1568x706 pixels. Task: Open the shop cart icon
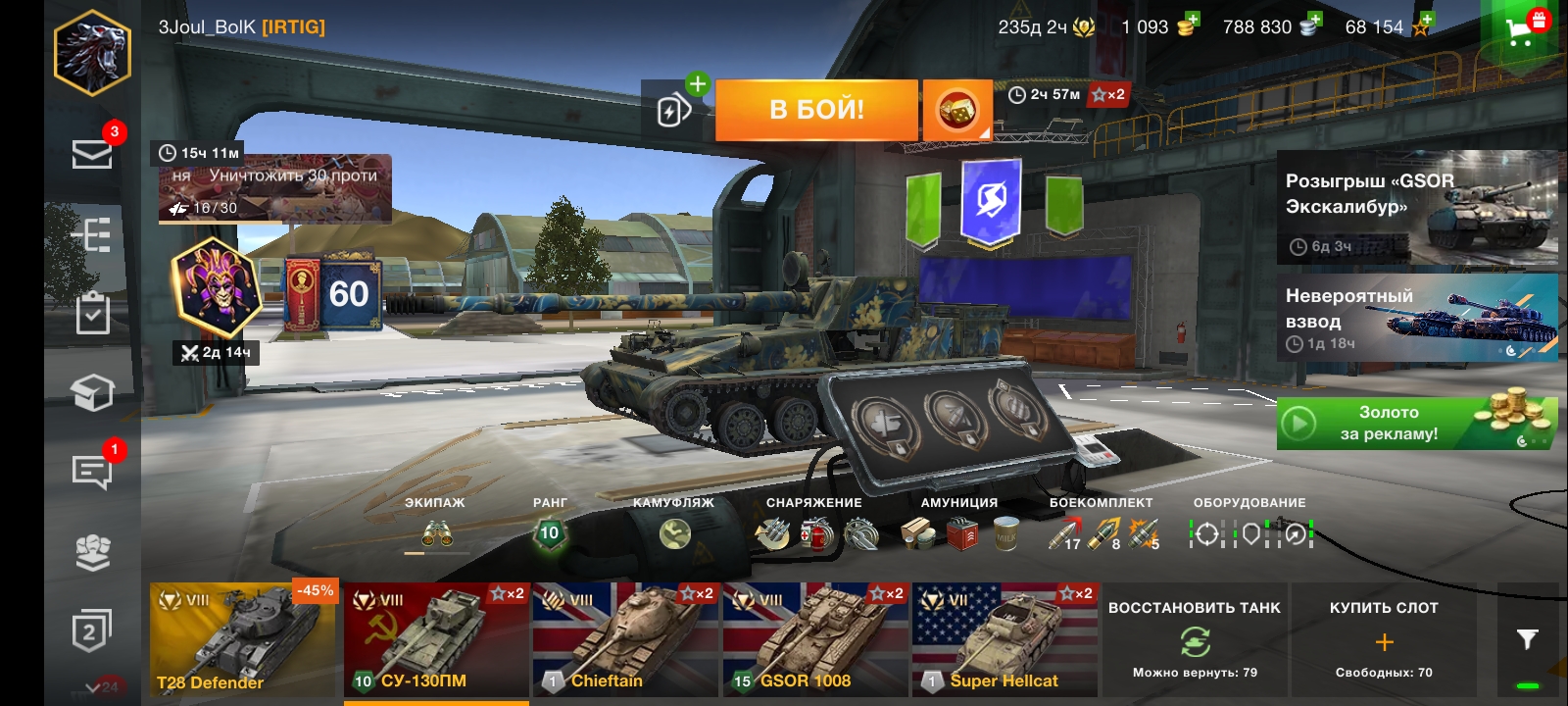tap(1521, 31)
